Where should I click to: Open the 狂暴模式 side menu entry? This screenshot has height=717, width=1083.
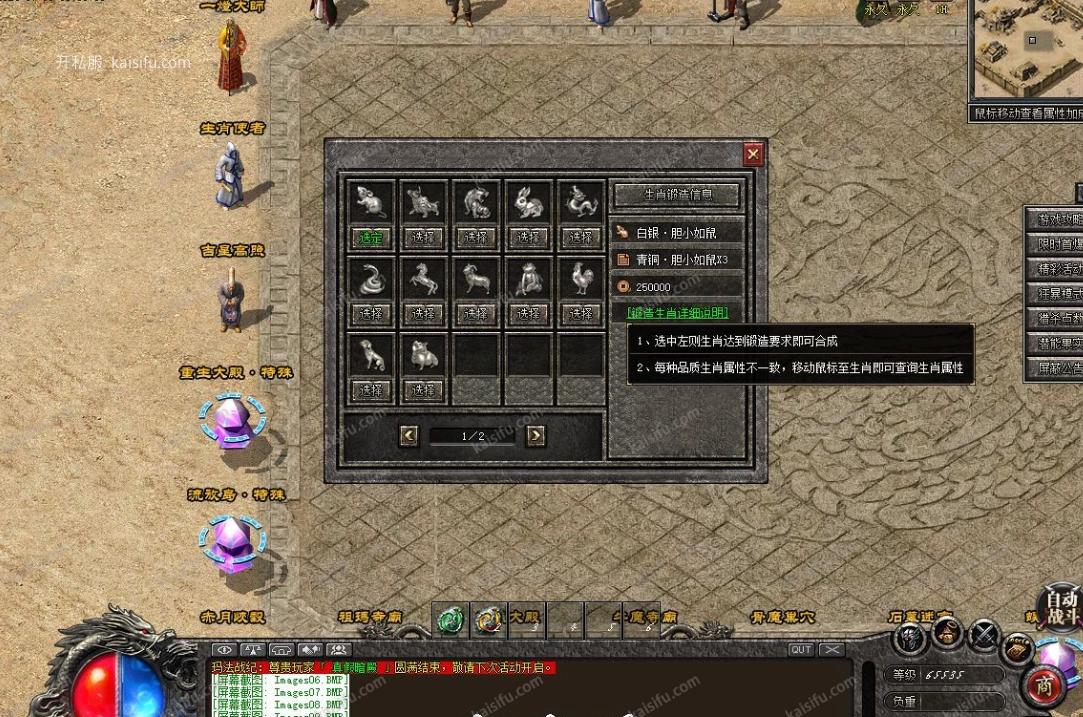click(1055, 294)
